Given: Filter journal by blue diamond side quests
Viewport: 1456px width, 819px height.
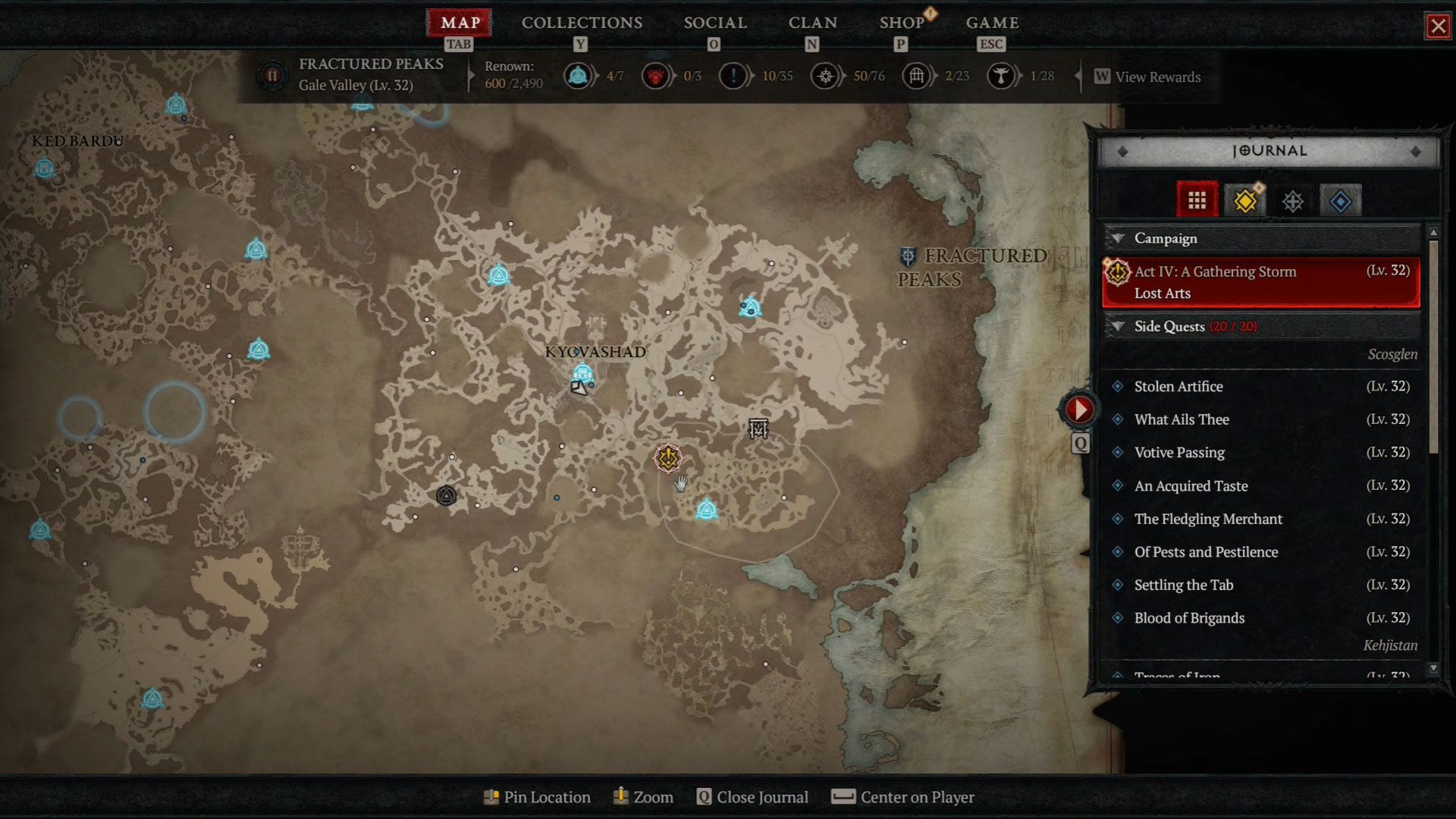Looking at the screenshot, I should (1340, 202).
